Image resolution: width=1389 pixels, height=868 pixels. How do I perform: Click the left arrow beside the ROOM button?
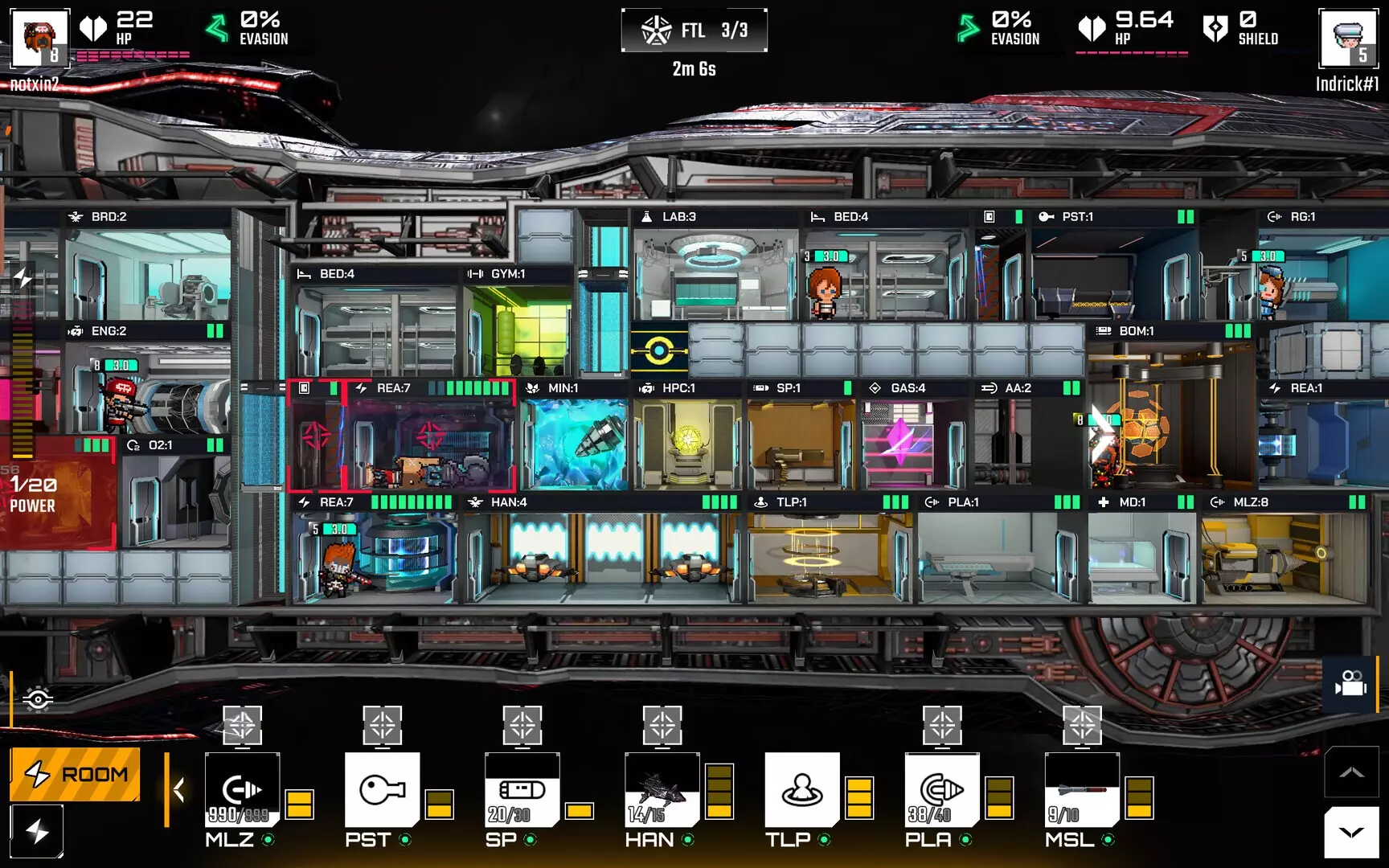pyautogui.click(x=178, y=789)
